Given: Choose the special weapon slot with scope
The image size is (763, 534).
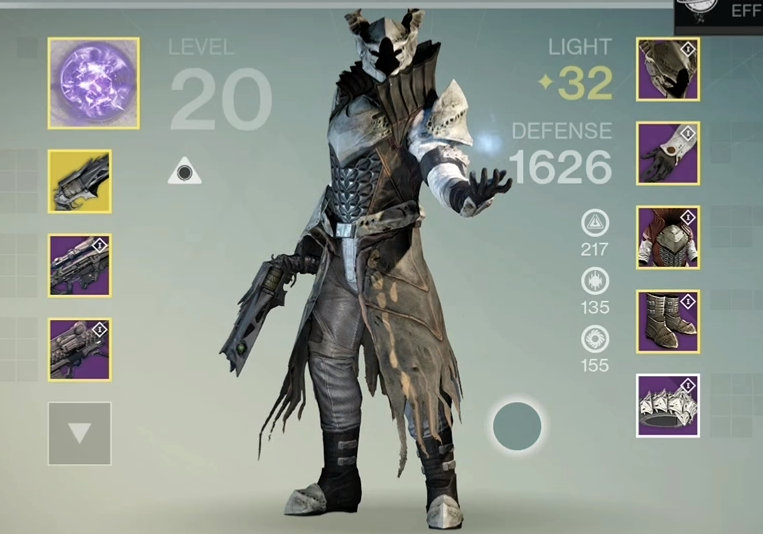Looking at the screenshot, I should coord(79,265).
